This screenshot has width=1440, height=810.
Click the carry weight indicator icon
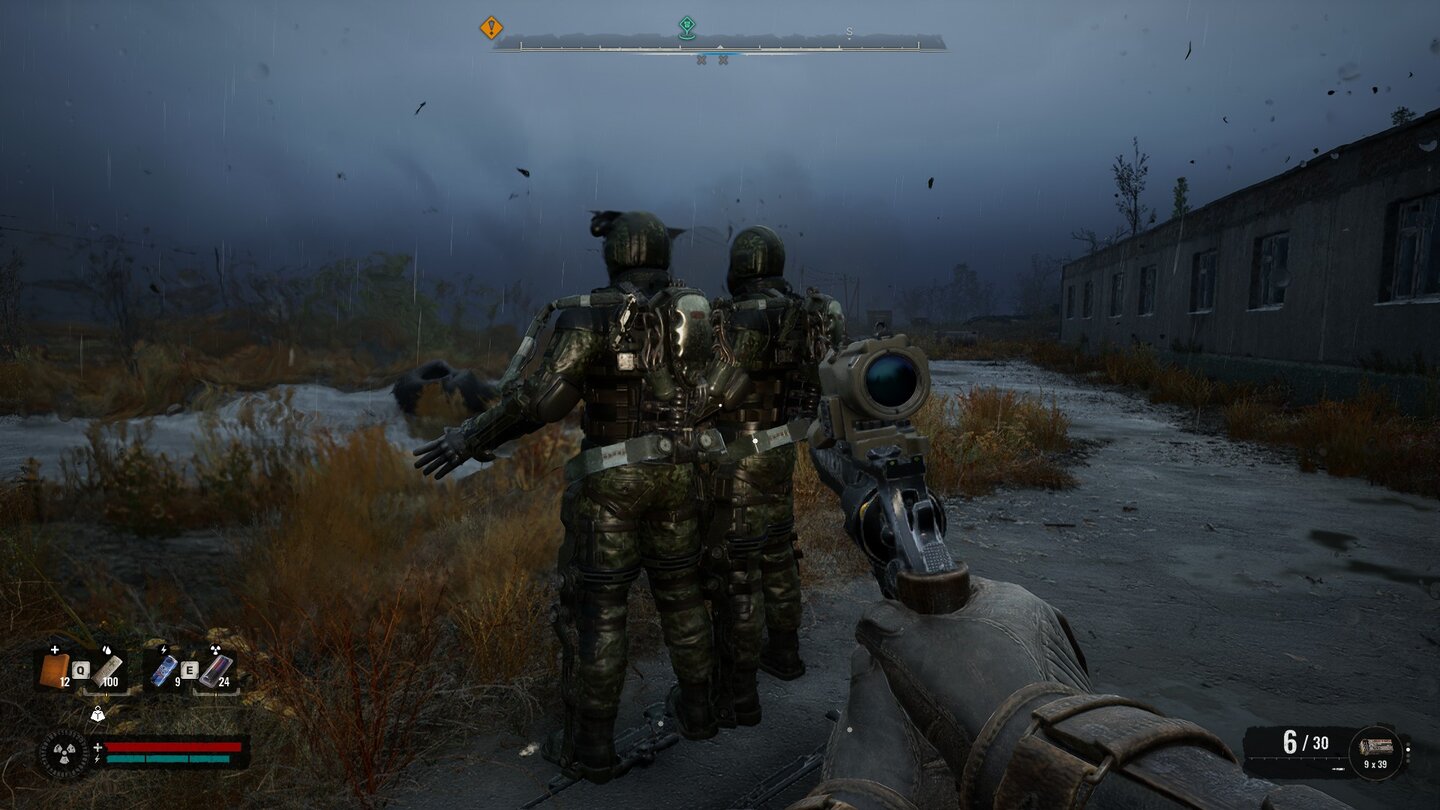pos(98,714)
